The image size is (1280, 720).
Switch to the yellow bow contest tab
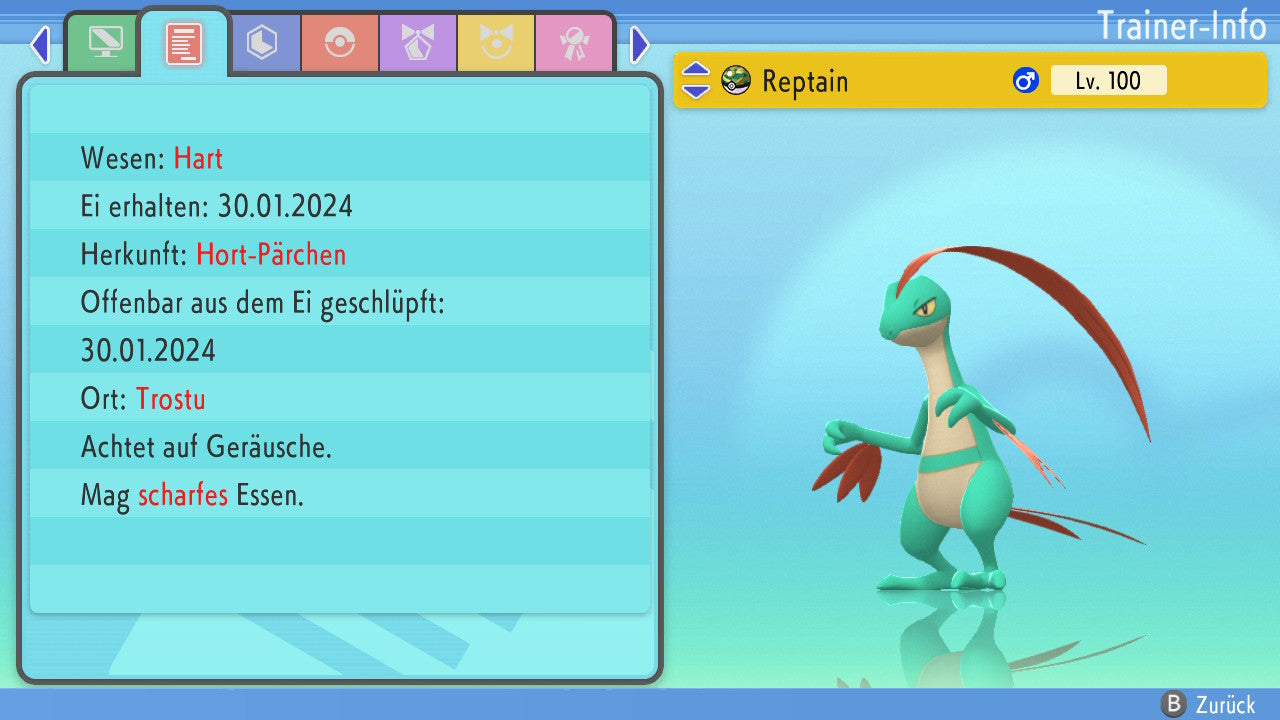click(496, 43)
